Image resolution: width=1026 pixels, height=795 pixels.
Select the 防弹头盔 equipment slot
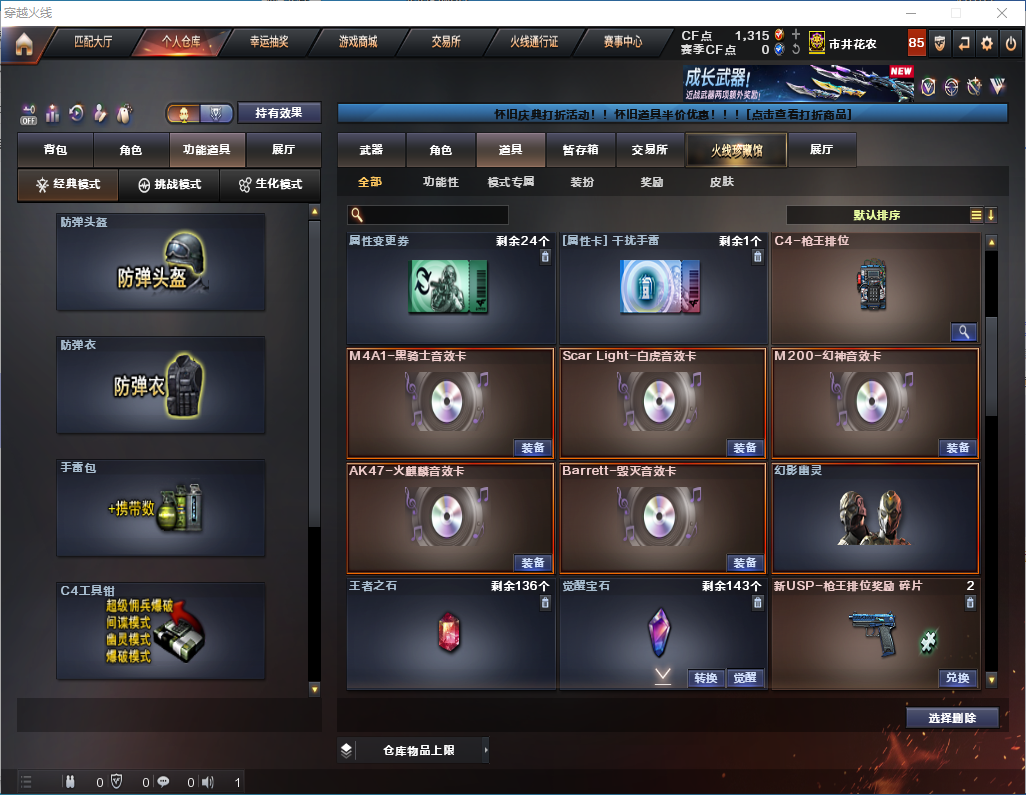click(161, 262)
